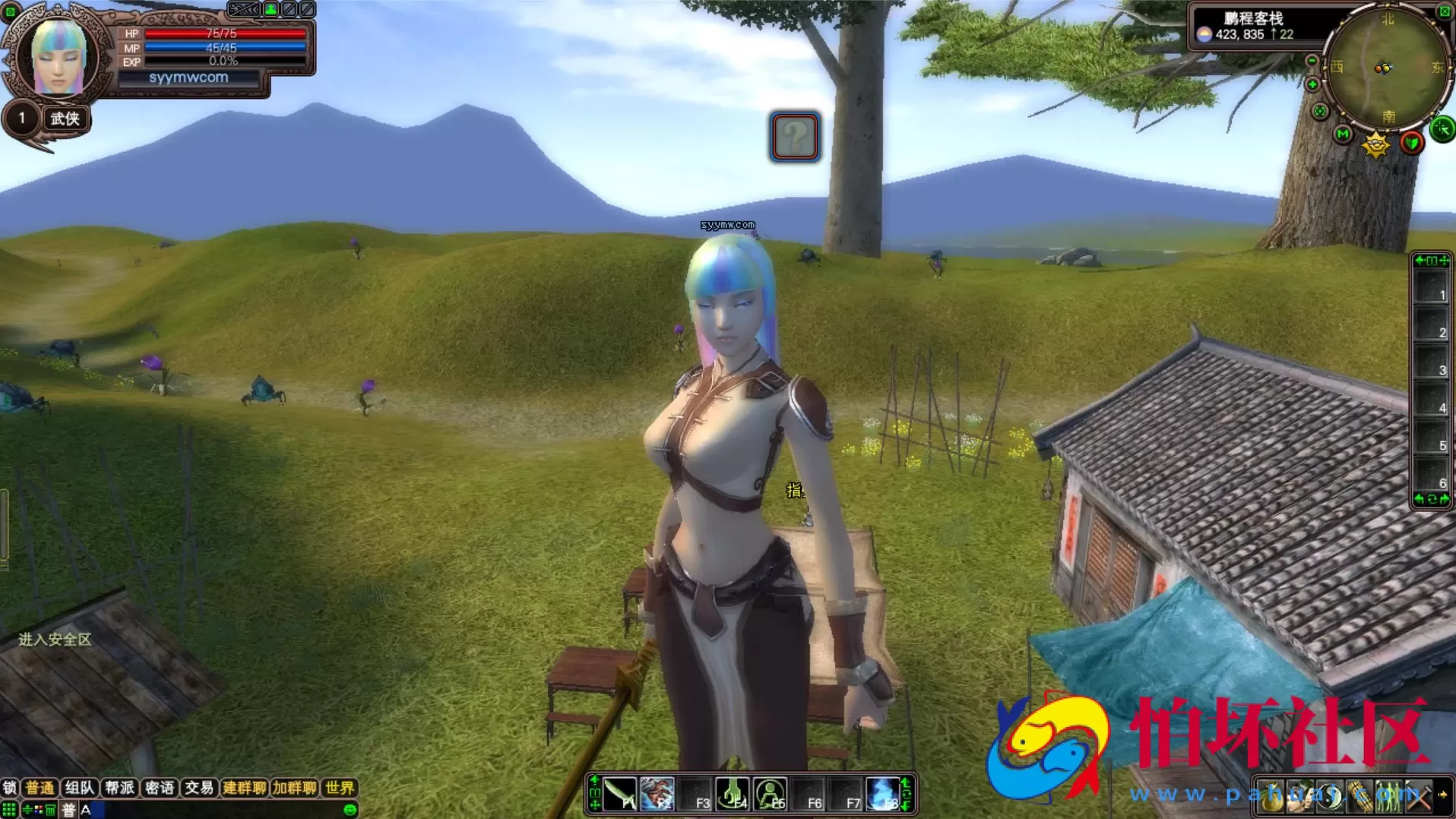This screenshot has width=1456, height=819.
Task: Zoom in the minimap with plus button
Action: click(1312, 85)
